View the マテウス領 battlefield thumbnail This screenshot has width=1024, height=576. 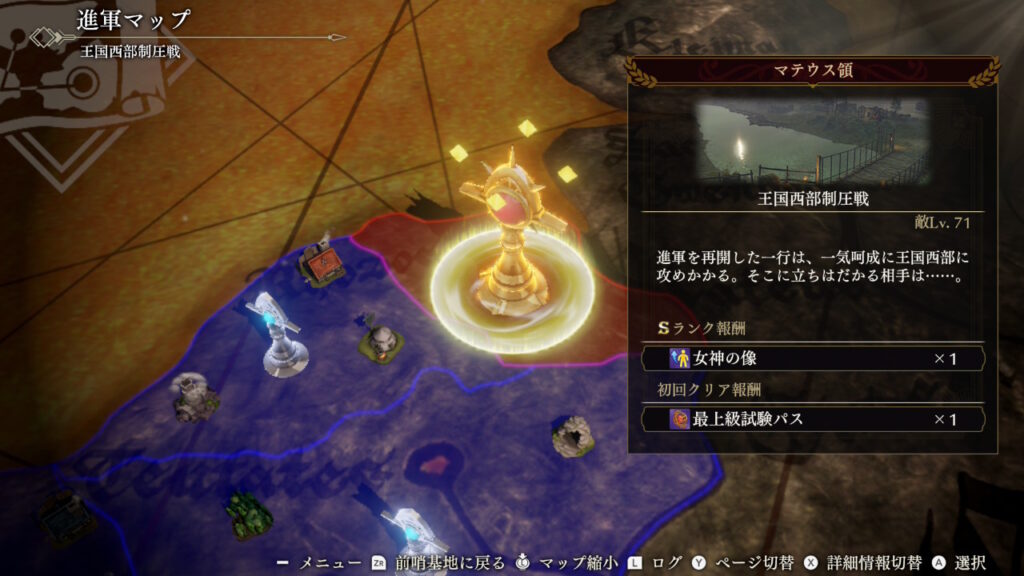click(x=812, y=141)
